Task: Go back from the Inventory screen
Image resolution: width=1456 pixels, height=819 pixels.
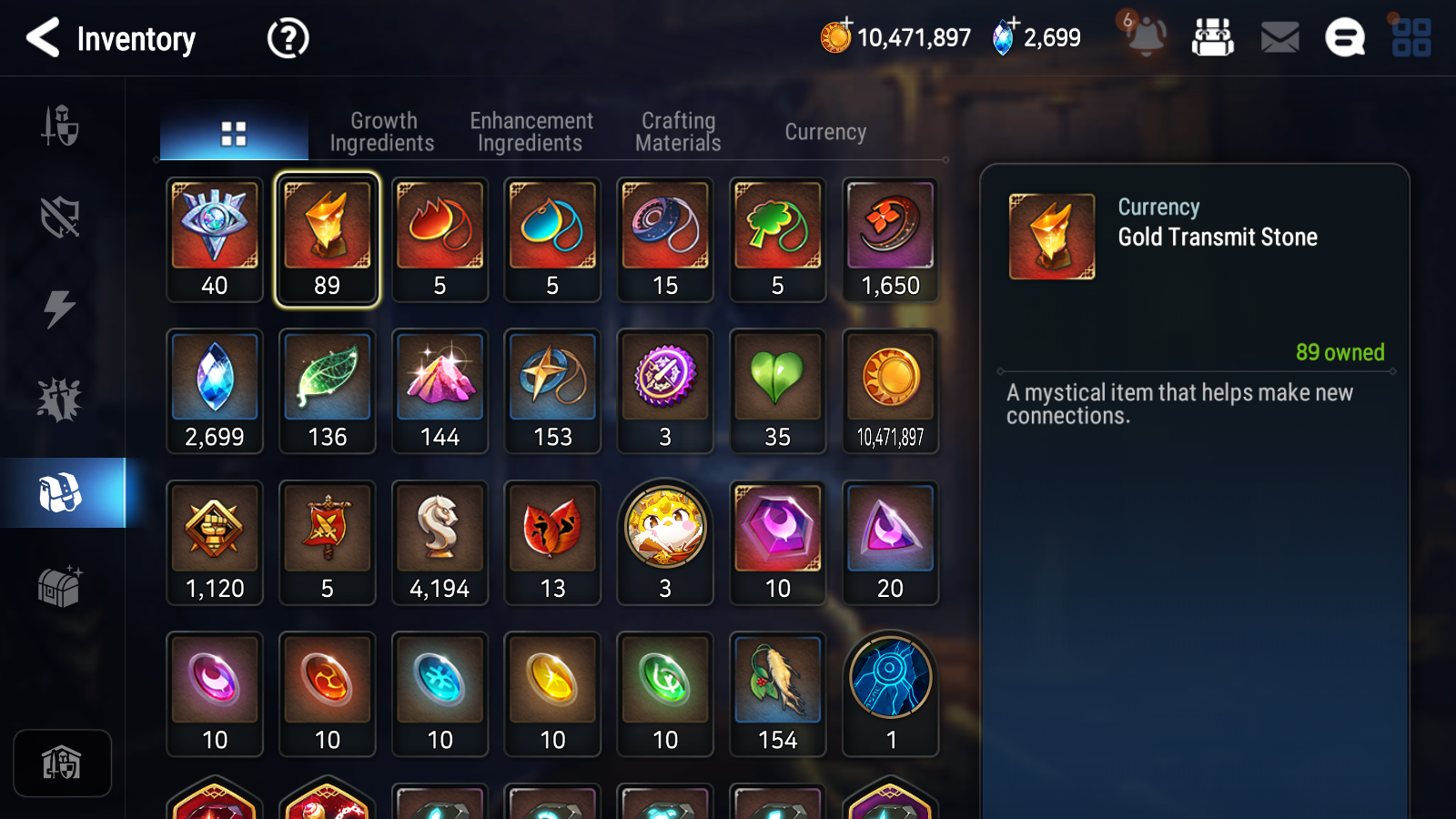Action: (x=43, y=38)
